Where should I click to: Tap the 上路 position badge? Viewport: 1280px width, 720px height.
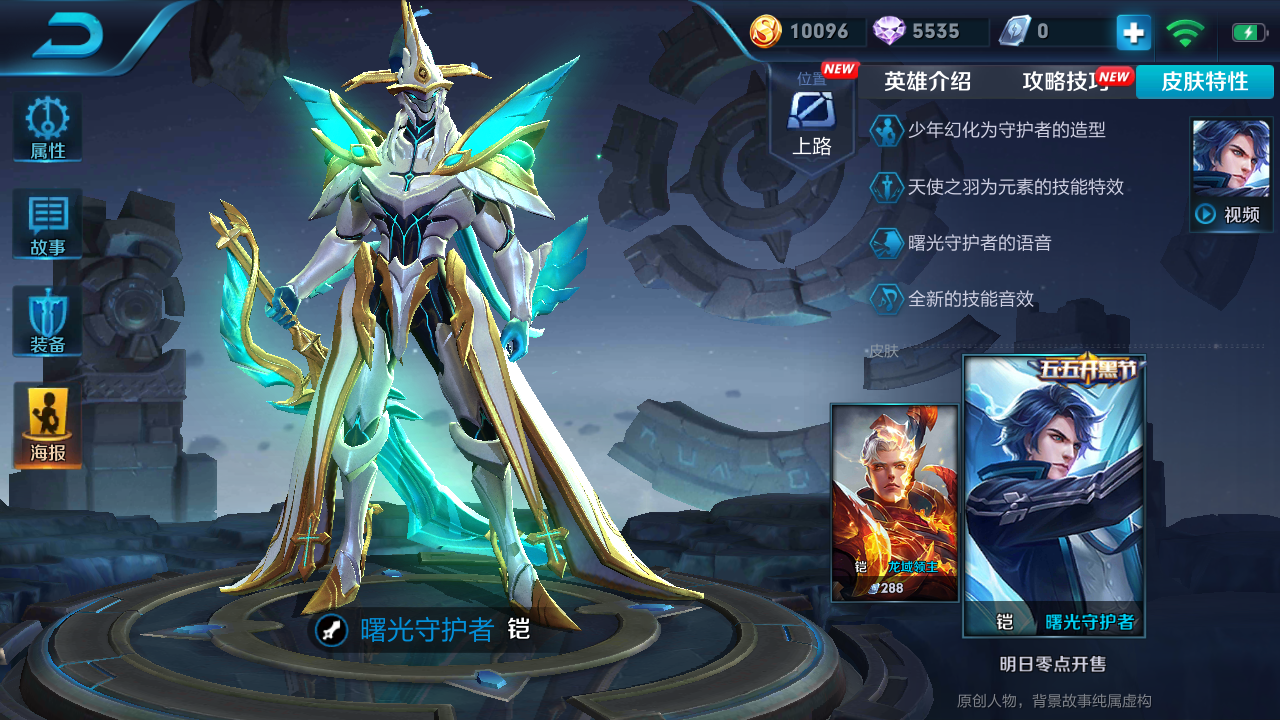coord(812,120)
